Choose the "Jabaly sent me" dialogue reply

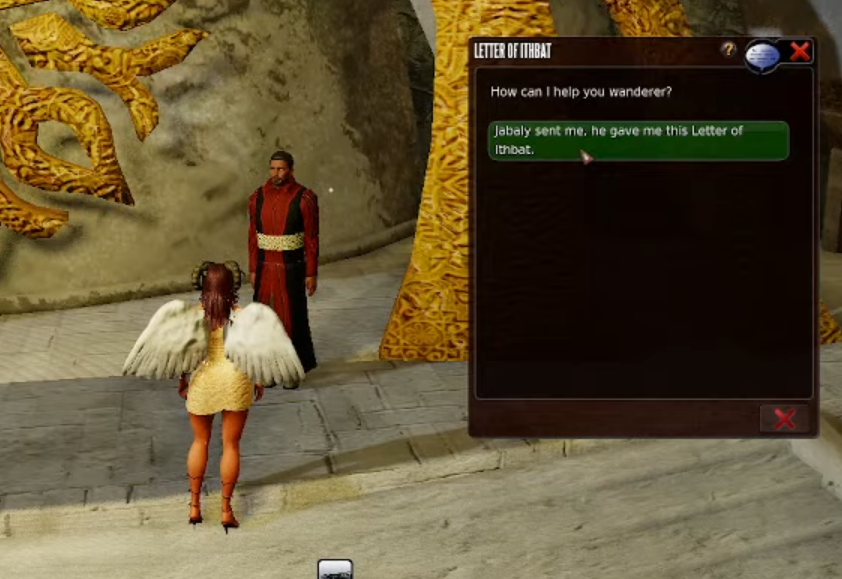pos(638,141)
